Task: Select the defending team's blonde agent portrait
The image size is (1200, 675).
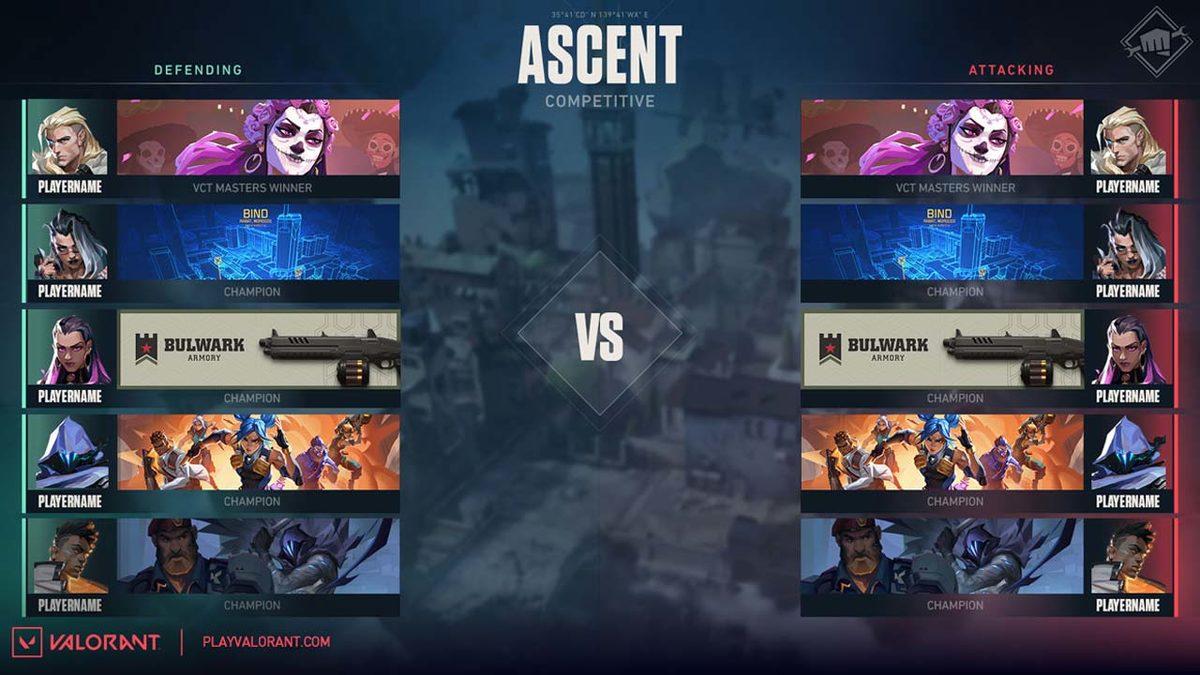Action: coord(69,140)
